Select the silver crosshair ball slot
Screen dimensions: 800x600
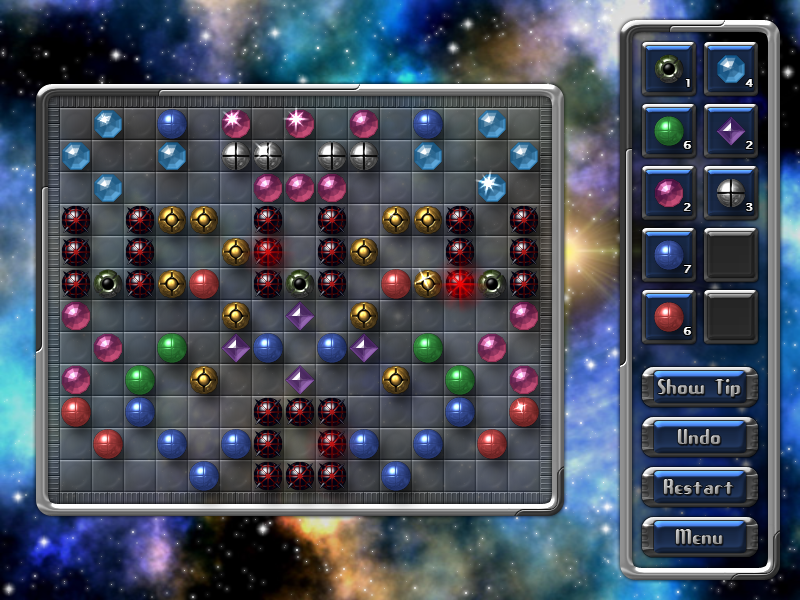click(730, 192)
